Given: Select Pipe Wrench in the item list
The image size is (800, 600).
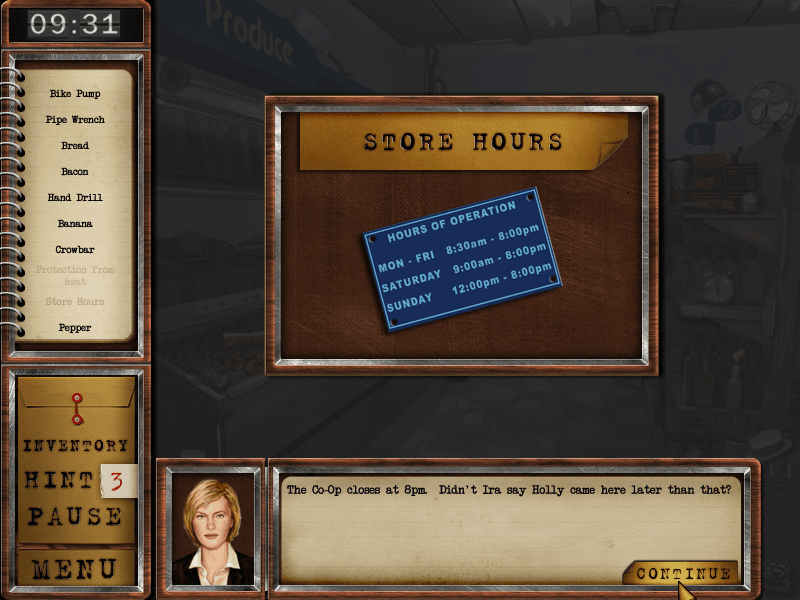Looking at the screenshot, I should pyautogui.click(x=75, y=120).
